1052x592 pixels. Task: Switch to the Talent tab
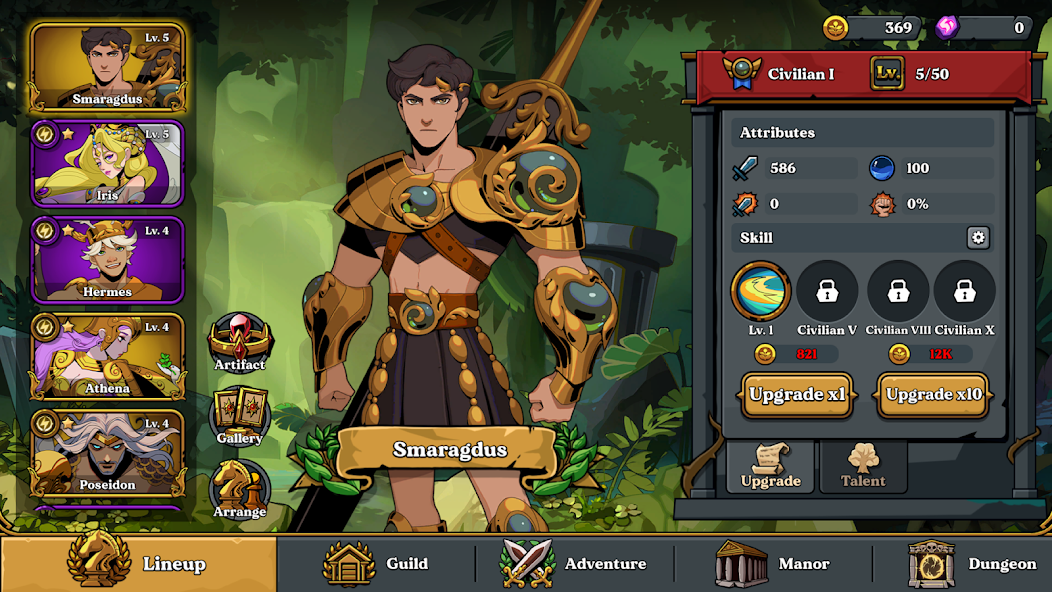[x=863, y=467]
